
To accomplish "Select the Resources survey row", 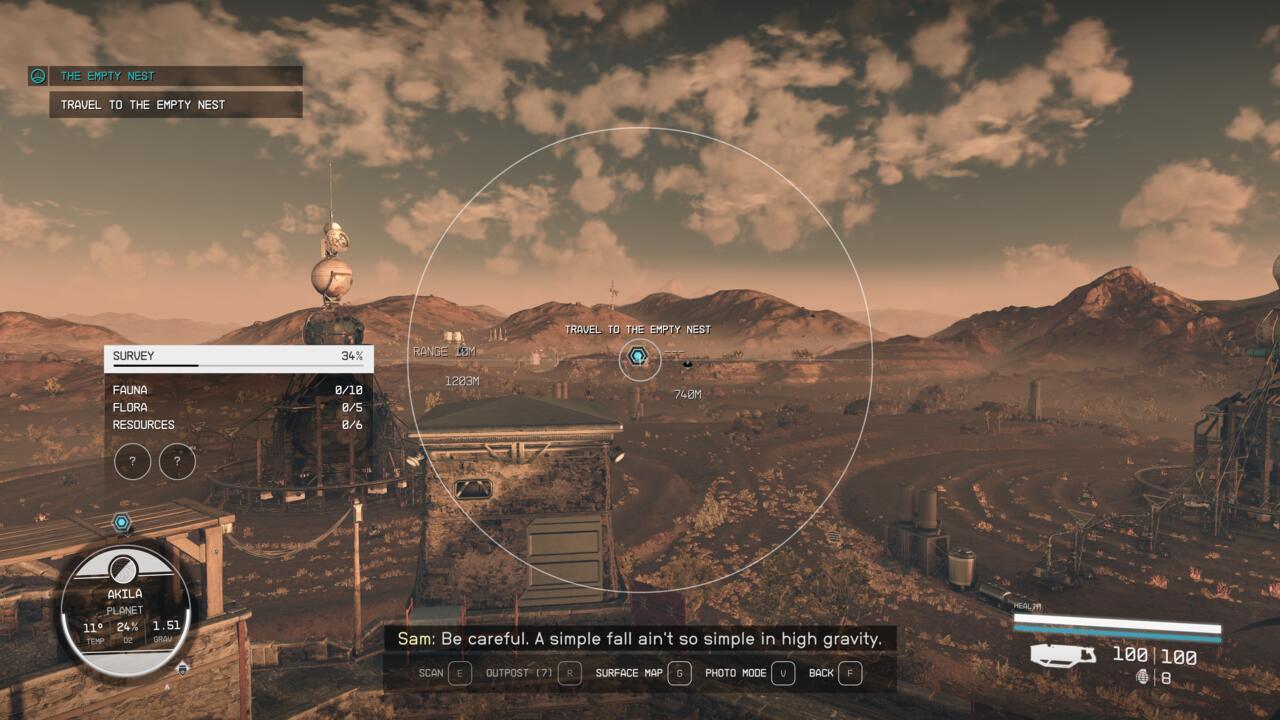I will pos(238,424).
